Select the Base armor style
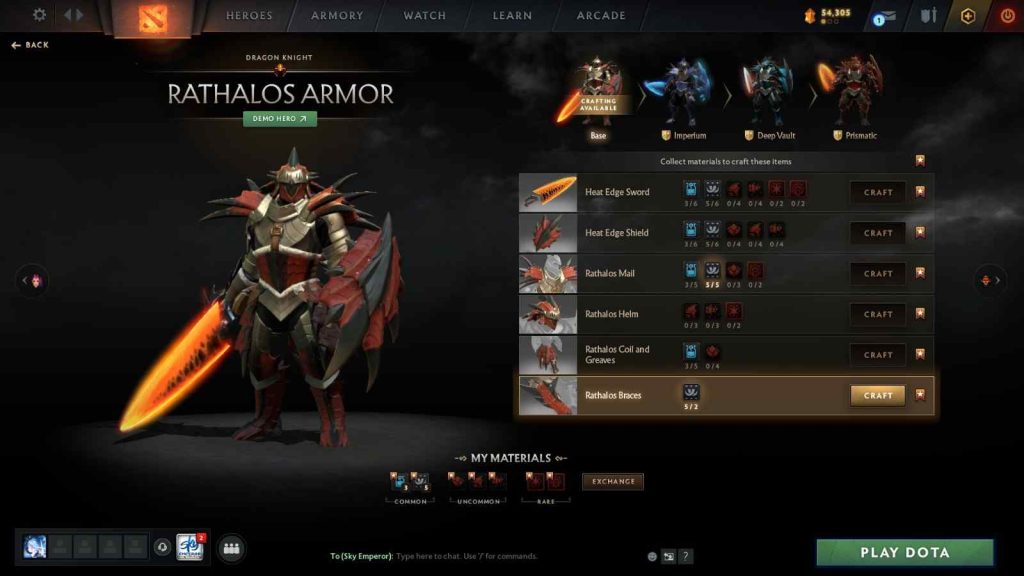 [598, 96]
